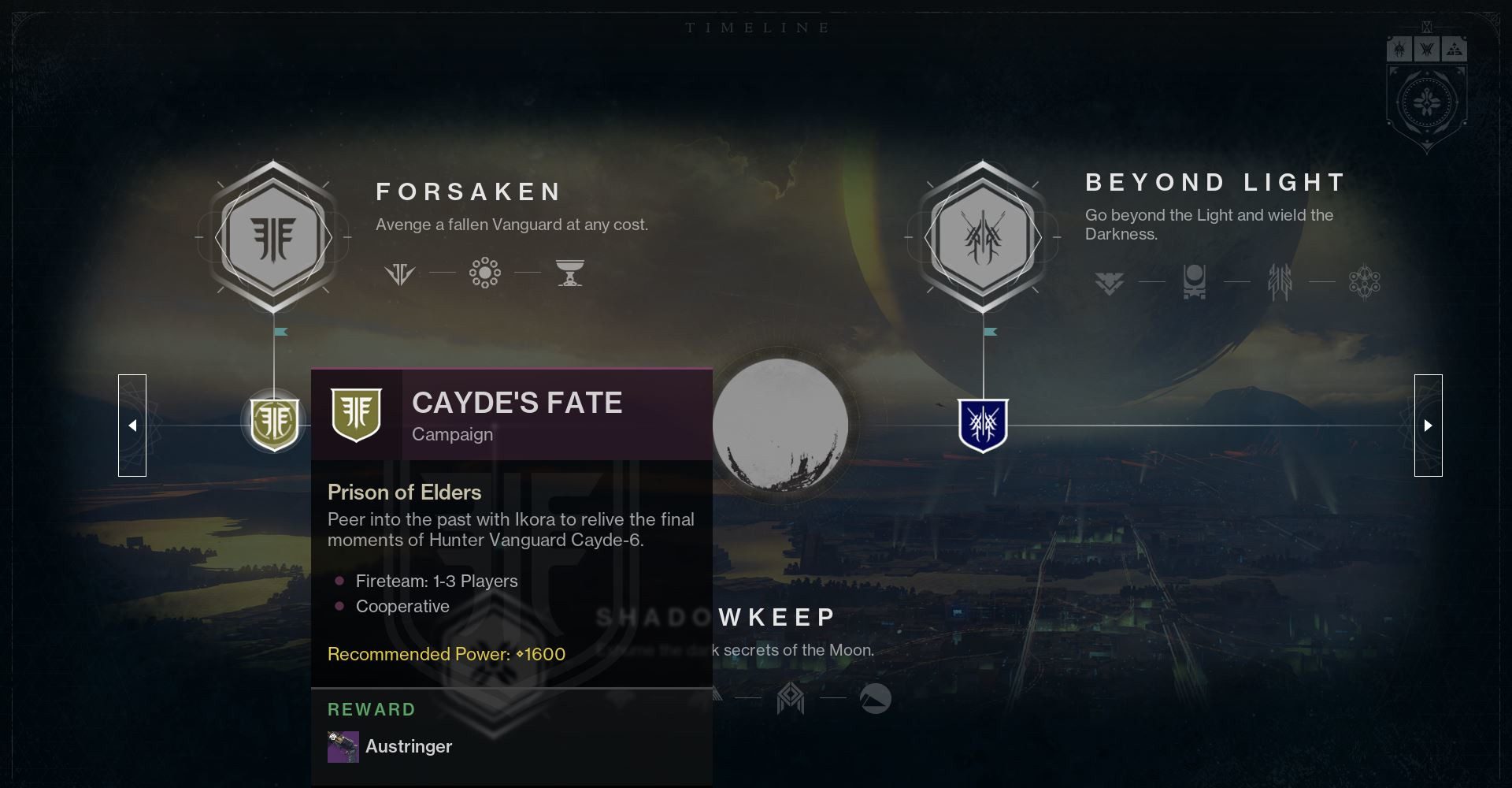
Task: Click the round mountain icon under Shadowkeep
Action: 875,698
